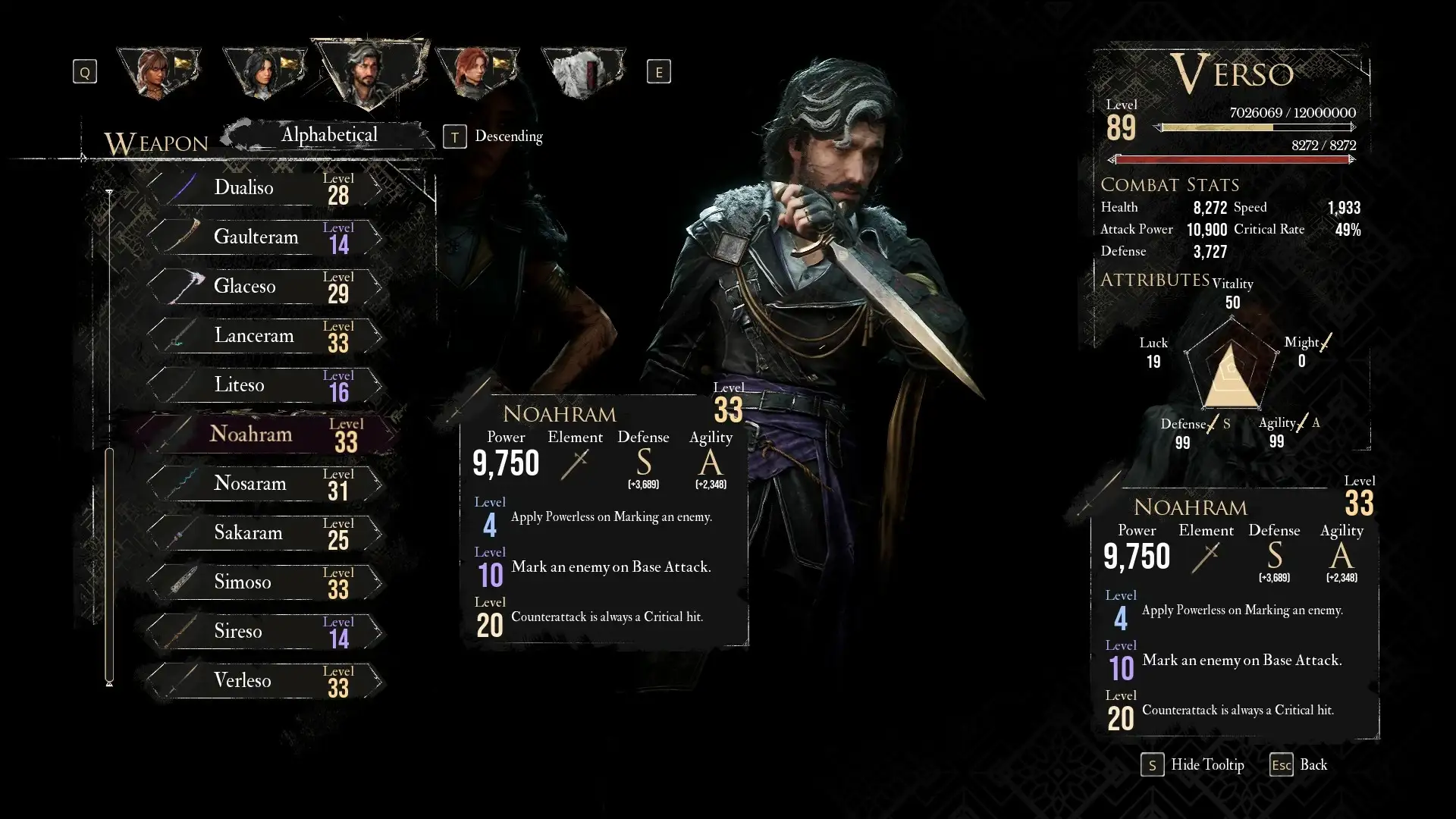Select Verso's character portrait
1456x819 pixels.
369,73
